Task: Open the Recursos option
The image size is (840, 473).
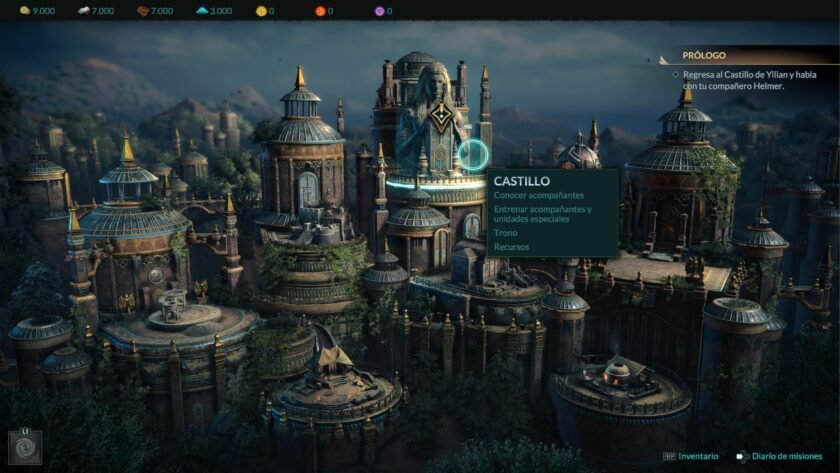Action: pos(511,245)
